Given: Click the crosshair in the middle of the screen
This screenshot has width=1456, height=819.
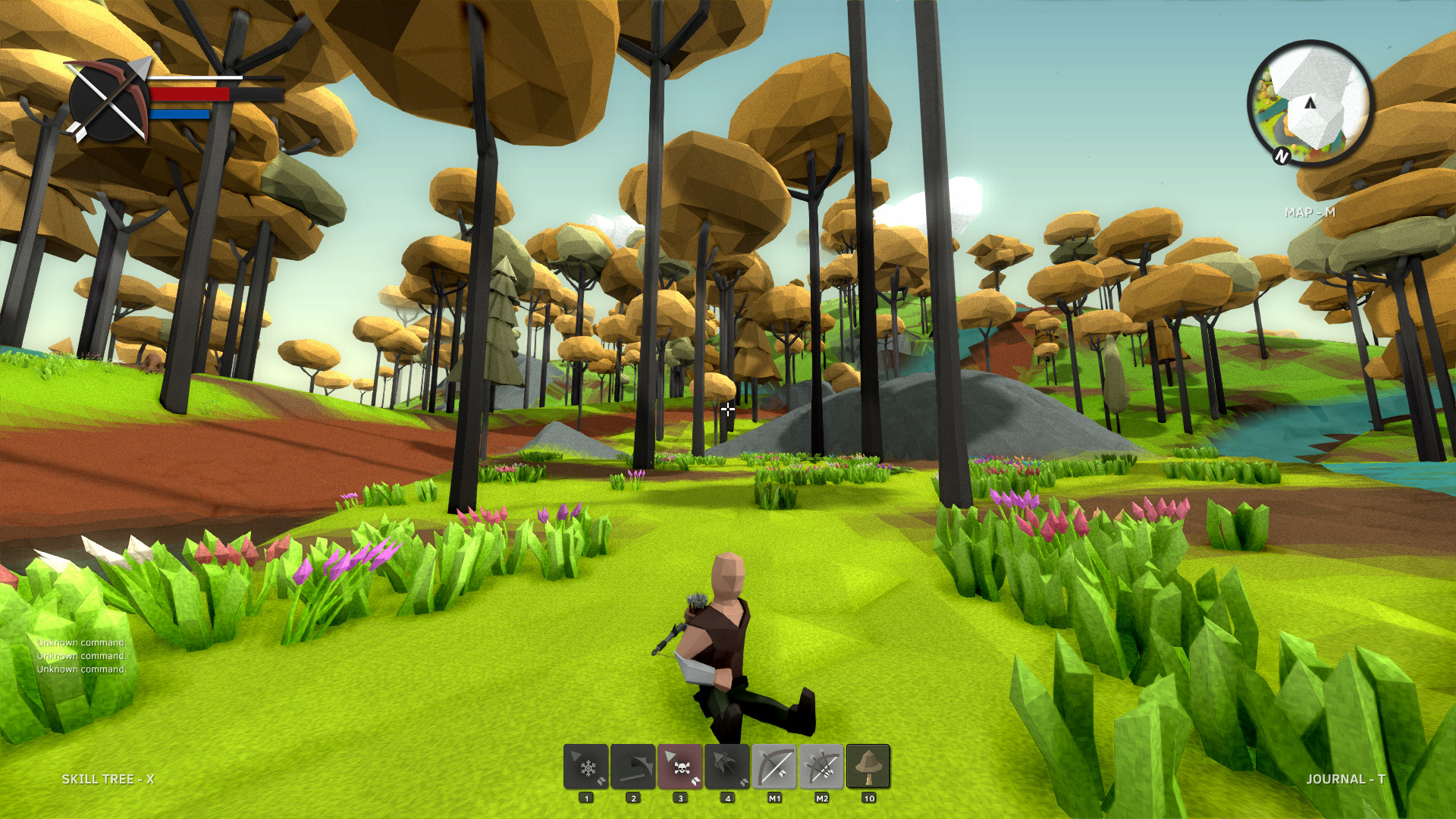Looking at the screenshot, I should (728, 409).
